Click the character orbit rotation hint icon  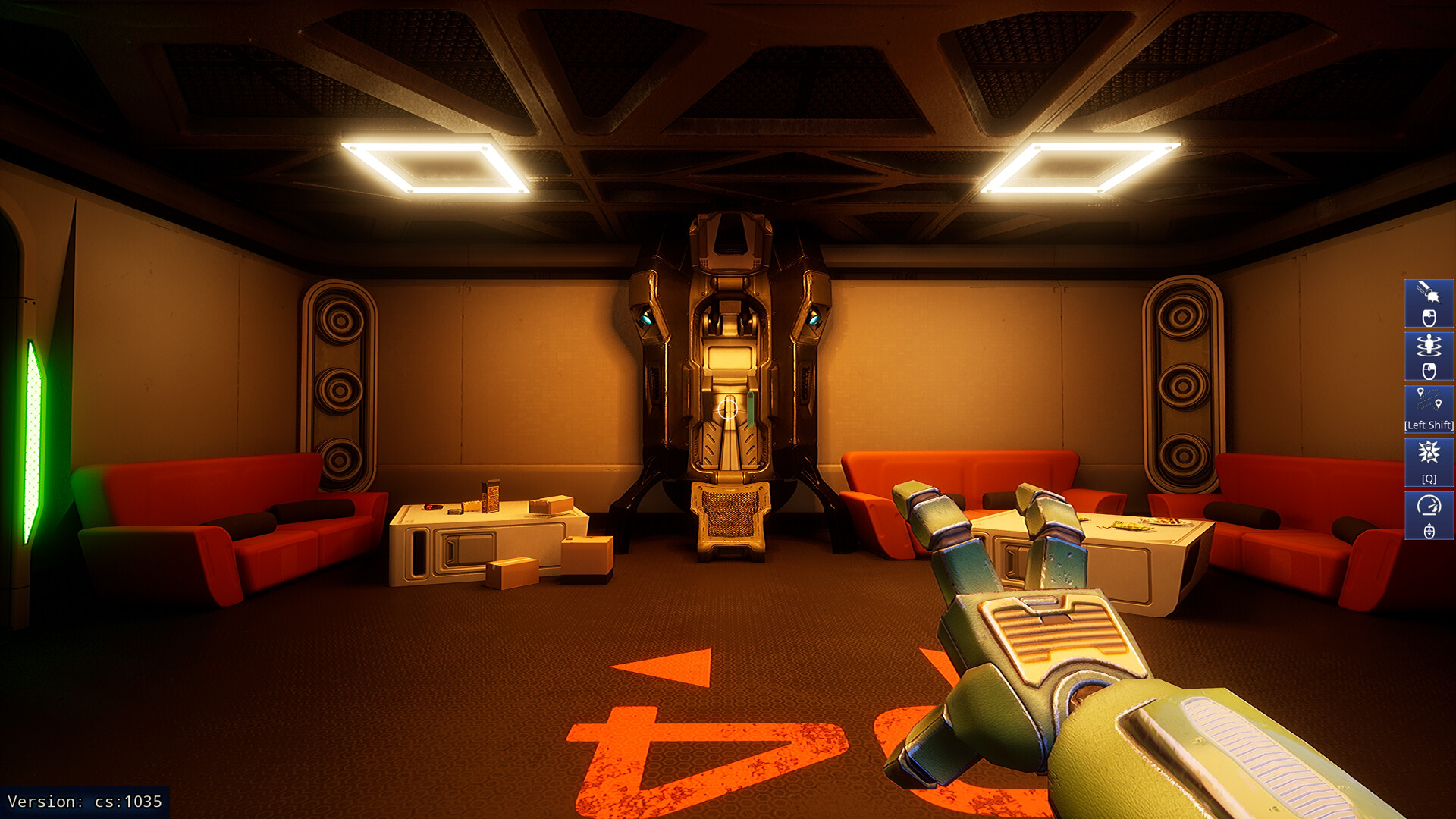(1428, 344)
